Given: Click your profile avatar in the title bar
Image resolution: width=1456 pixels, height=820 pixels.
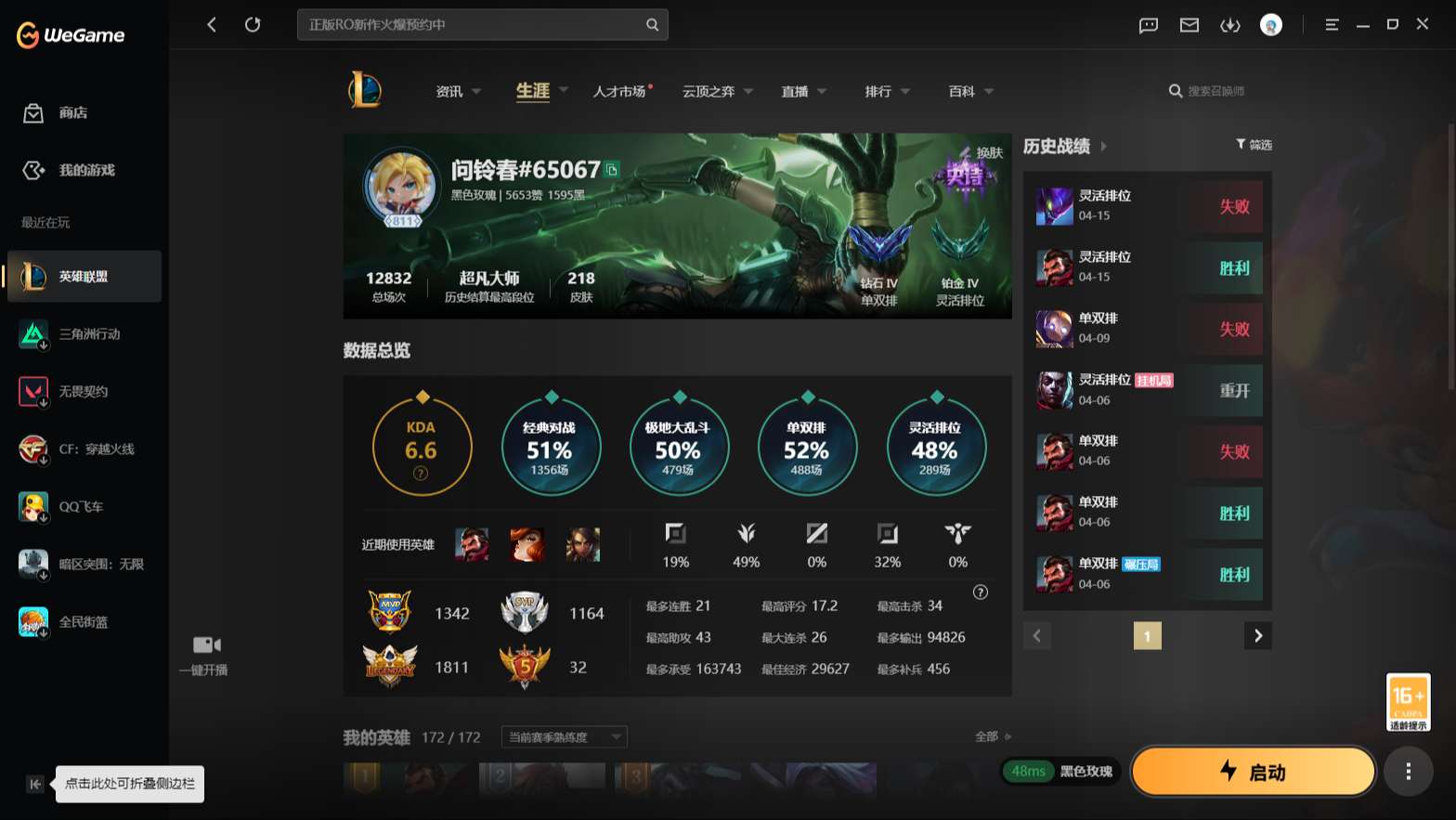Looking at the screenshot, I should click(1271, 25).
